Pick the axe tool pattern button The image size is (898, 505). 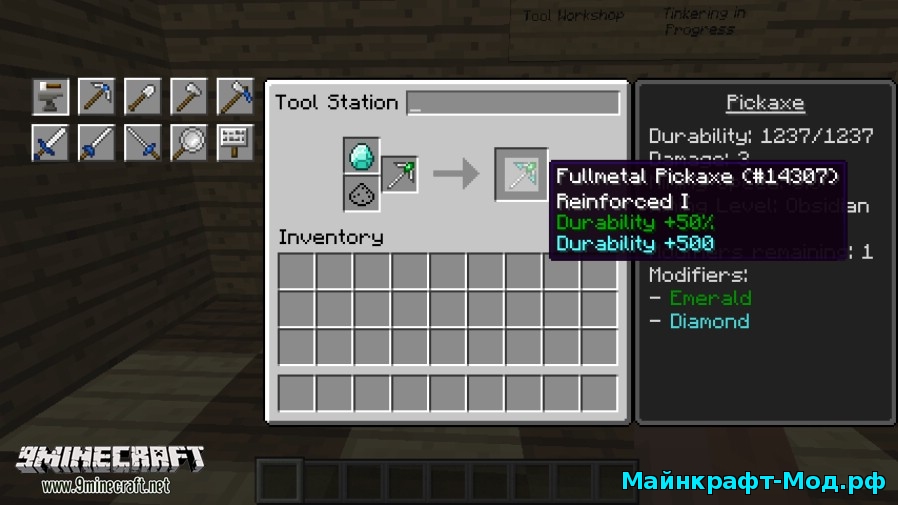(x=188, y=97)
